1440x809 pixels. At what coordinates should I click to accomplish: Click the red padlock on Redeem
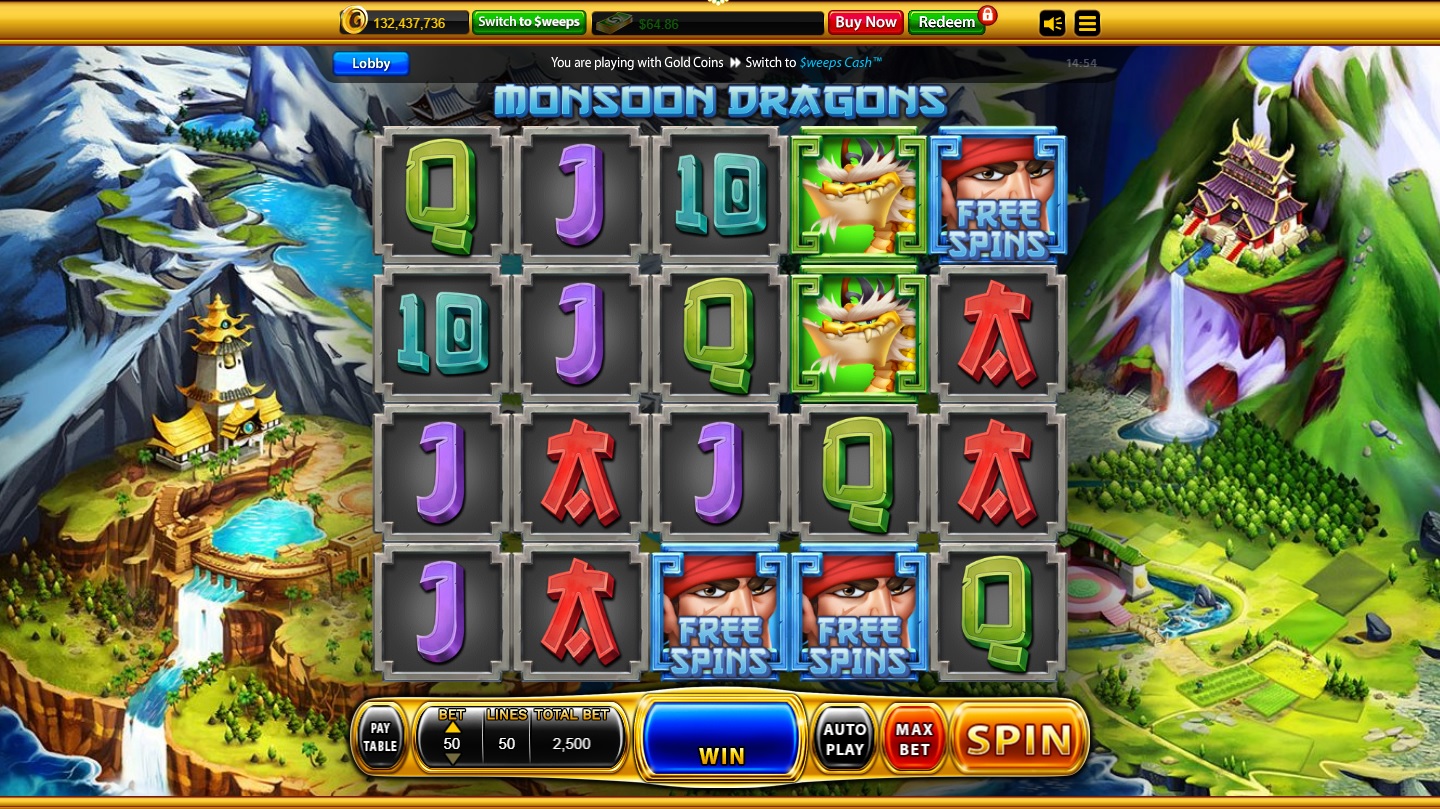(985, 17)
